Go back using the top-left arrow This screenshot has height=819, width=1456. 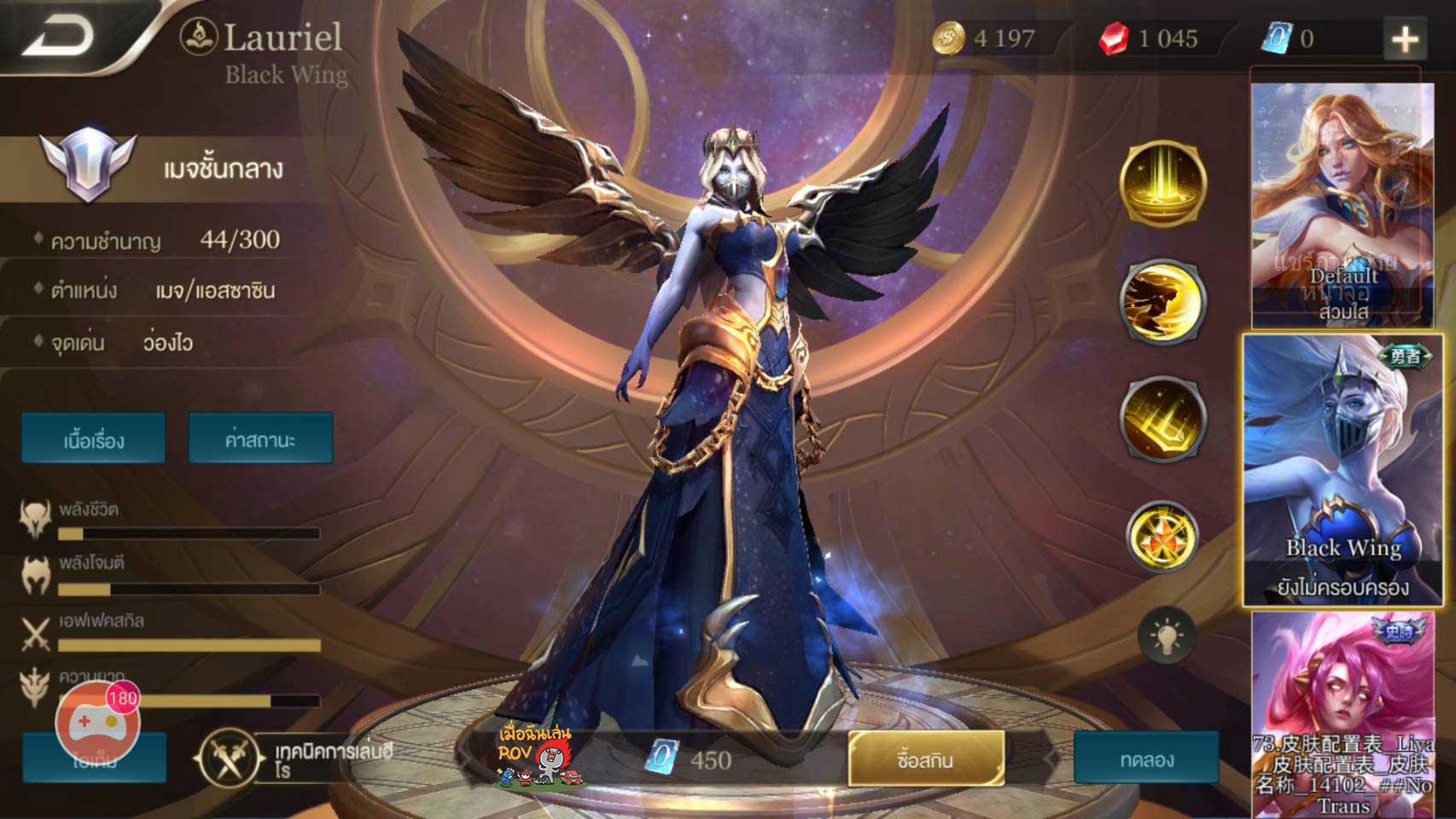pos(60,36)
